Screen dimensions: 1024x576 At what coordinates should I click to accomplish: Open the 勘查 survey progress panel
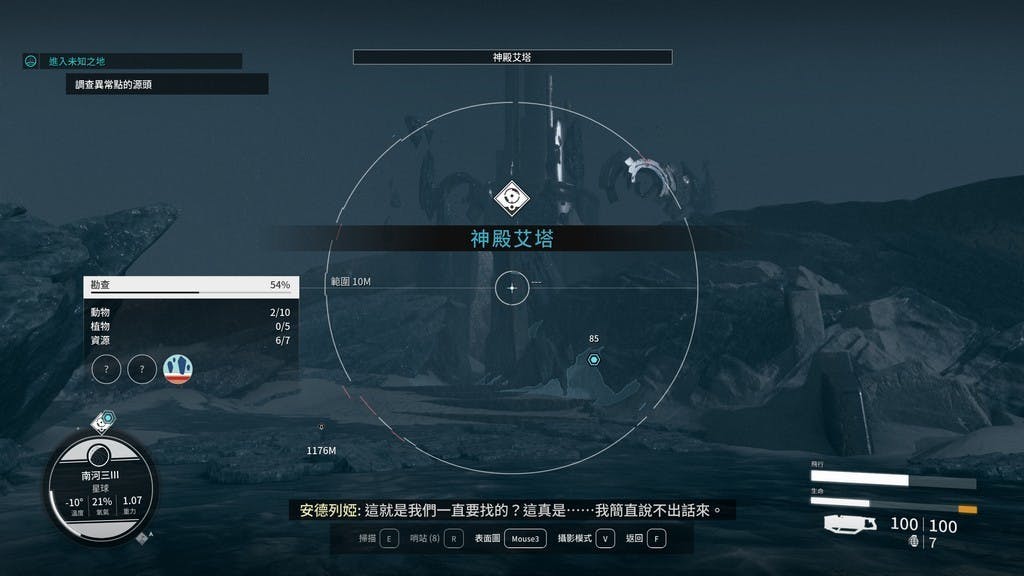click(x=190, y=285)
